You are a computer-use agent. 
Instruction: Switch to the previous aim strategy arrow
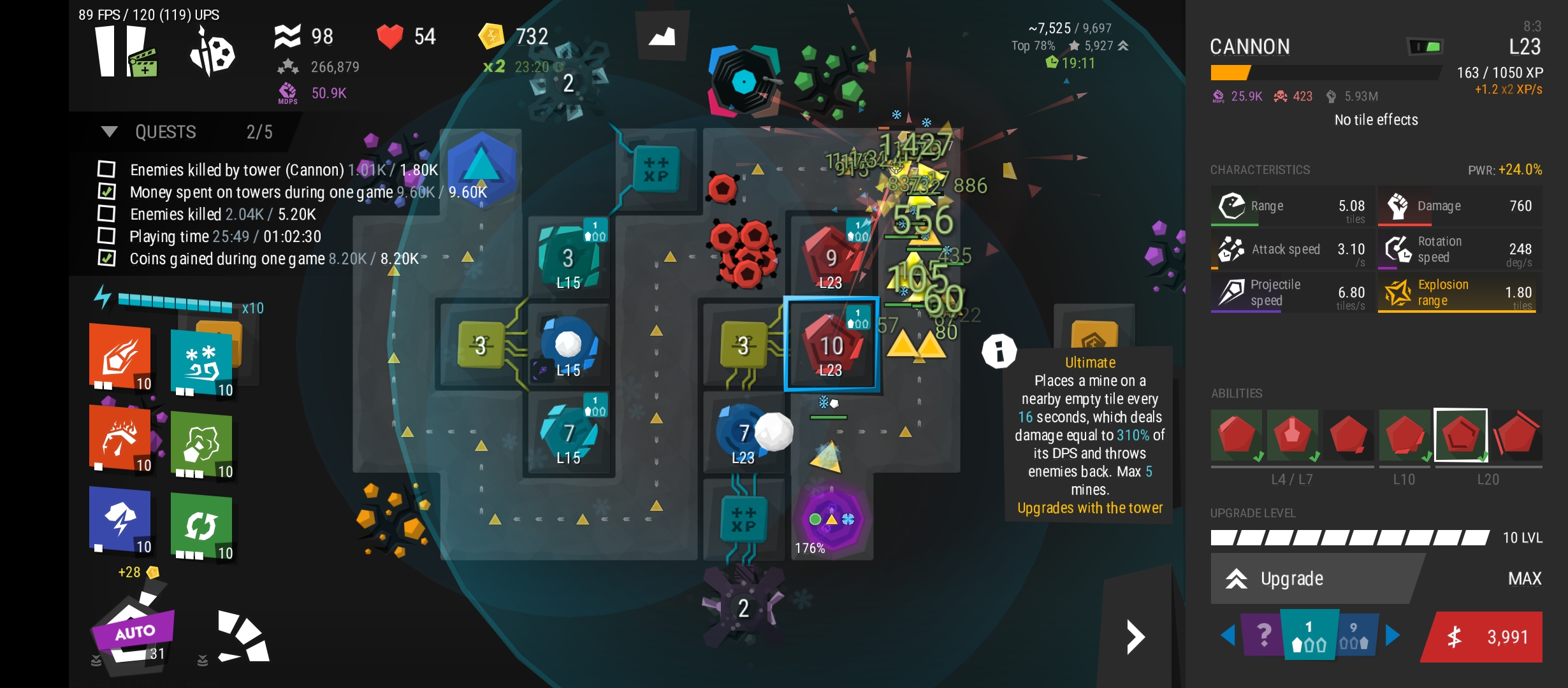point(1228,635)
